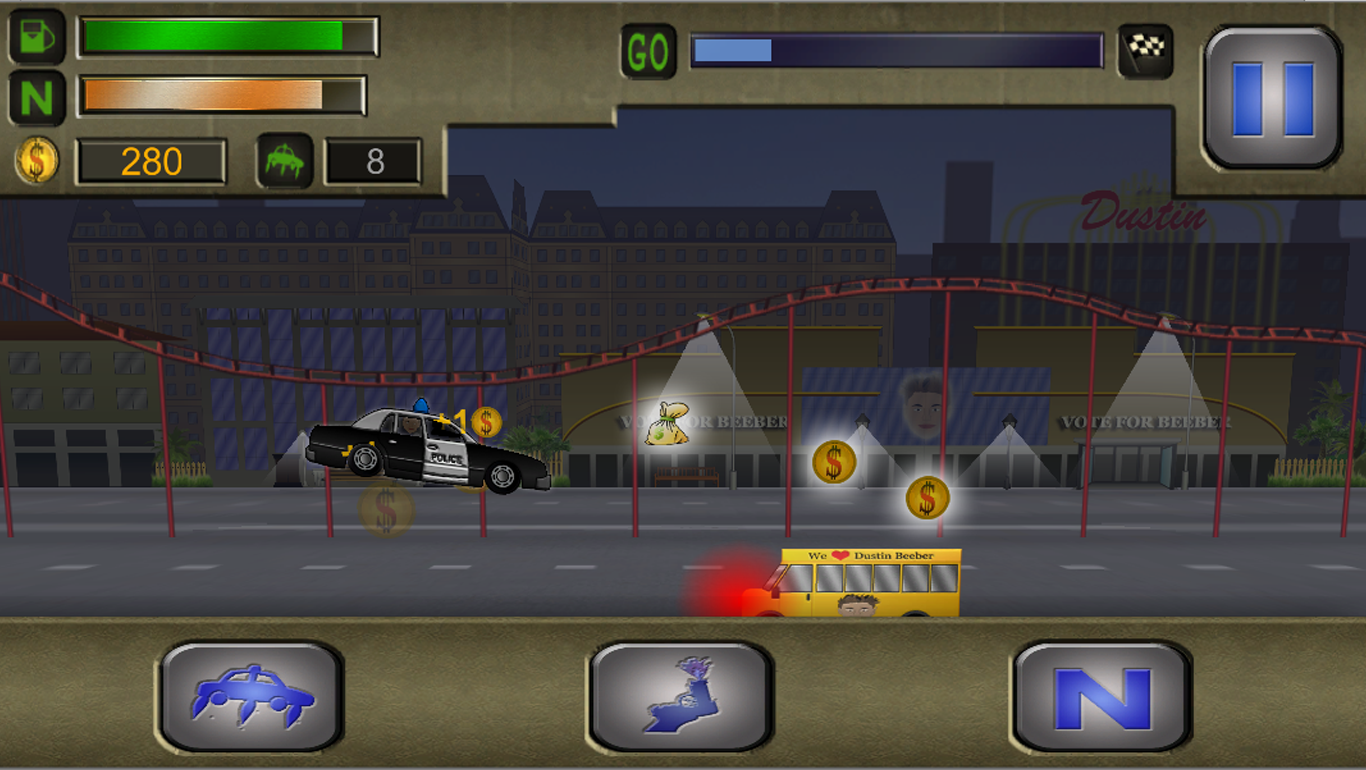Image resolution: width=1366 pixels, height=770 pixels.
Task: Activate the car jump button
Action: click(252, 697)
